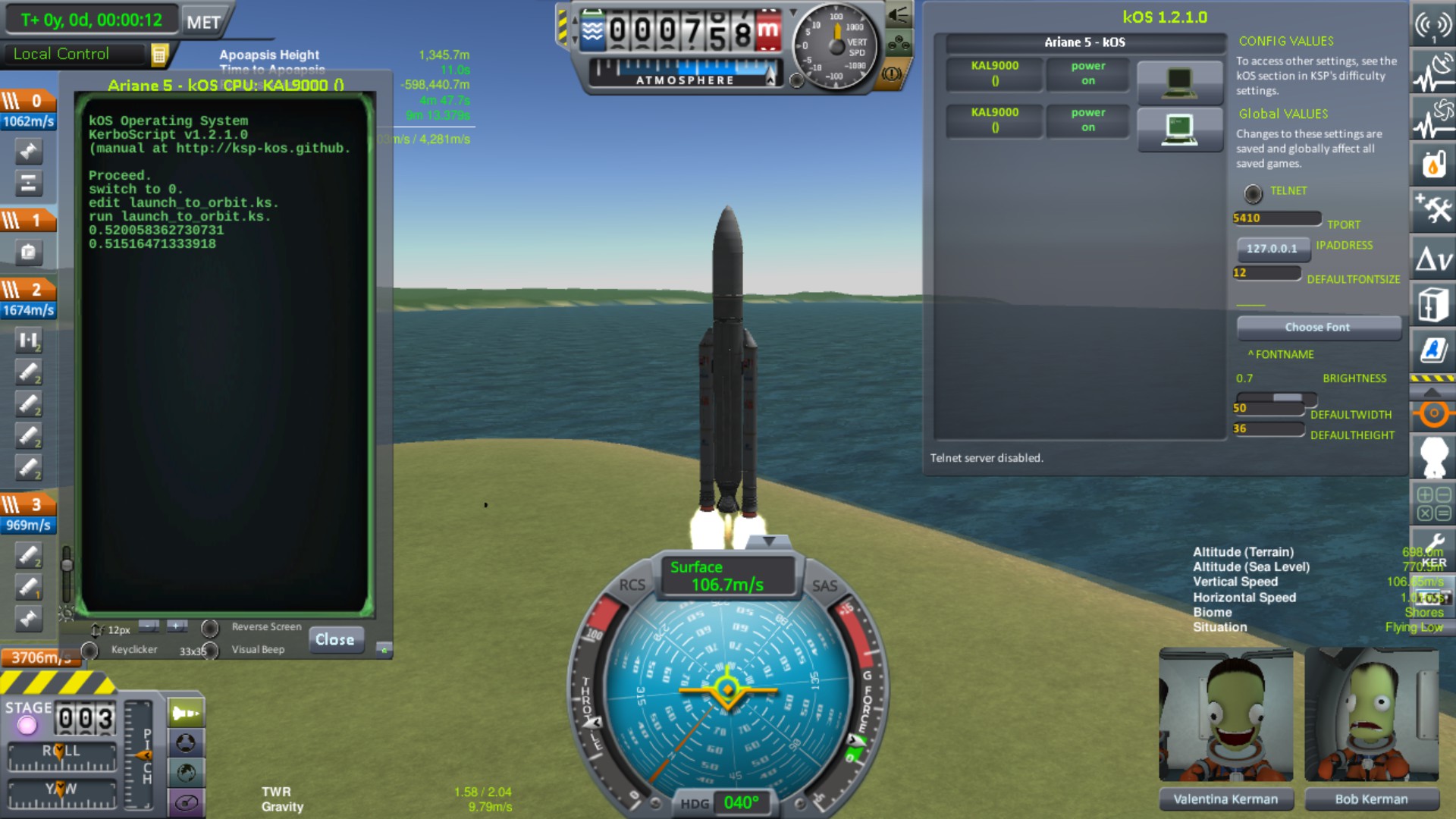
Task: Click the MET time display toggle
Action: click(x=205, y=21)
